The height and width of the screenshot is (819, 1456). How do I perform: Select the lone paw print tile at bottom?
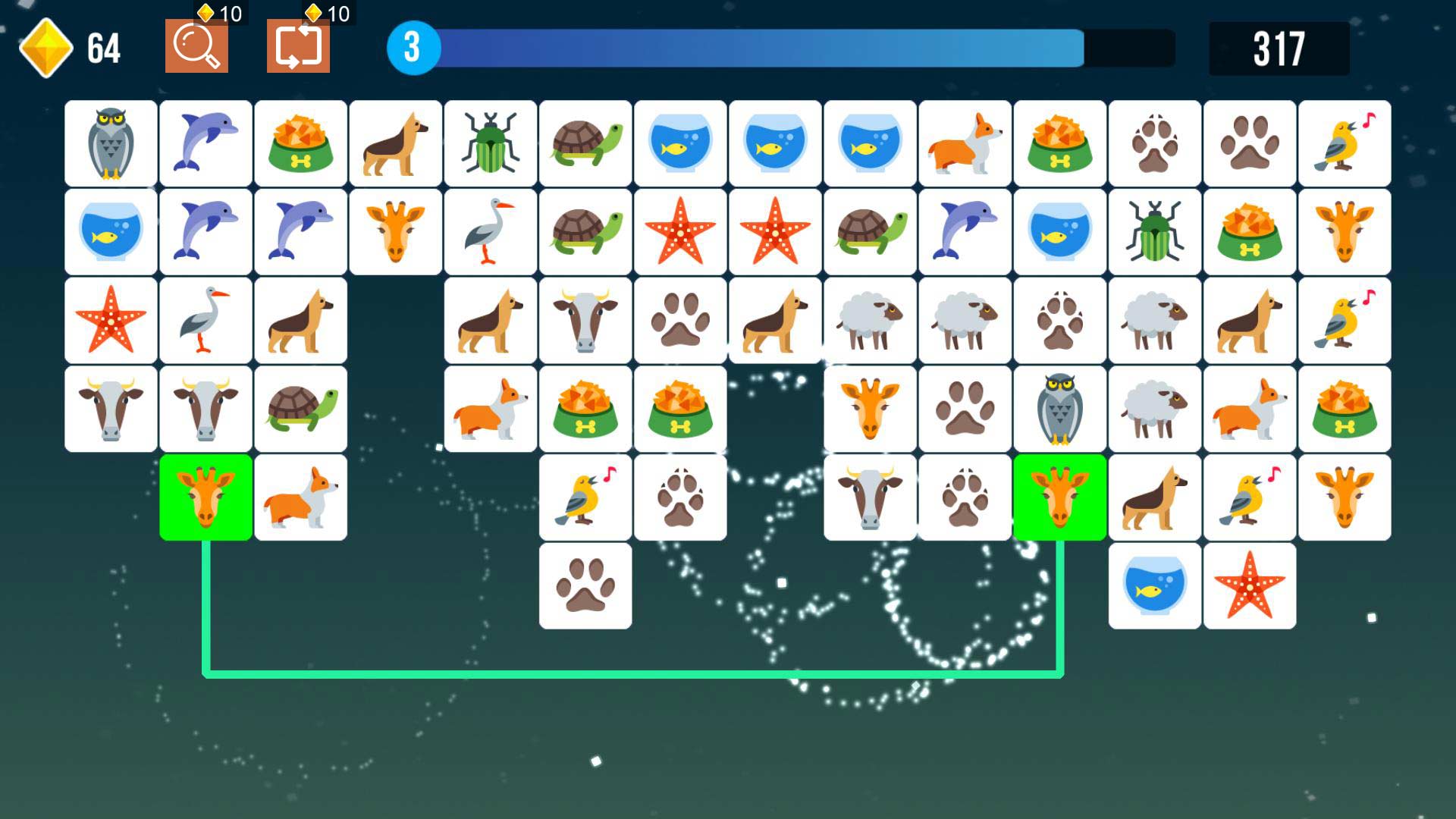coord(585,585)
